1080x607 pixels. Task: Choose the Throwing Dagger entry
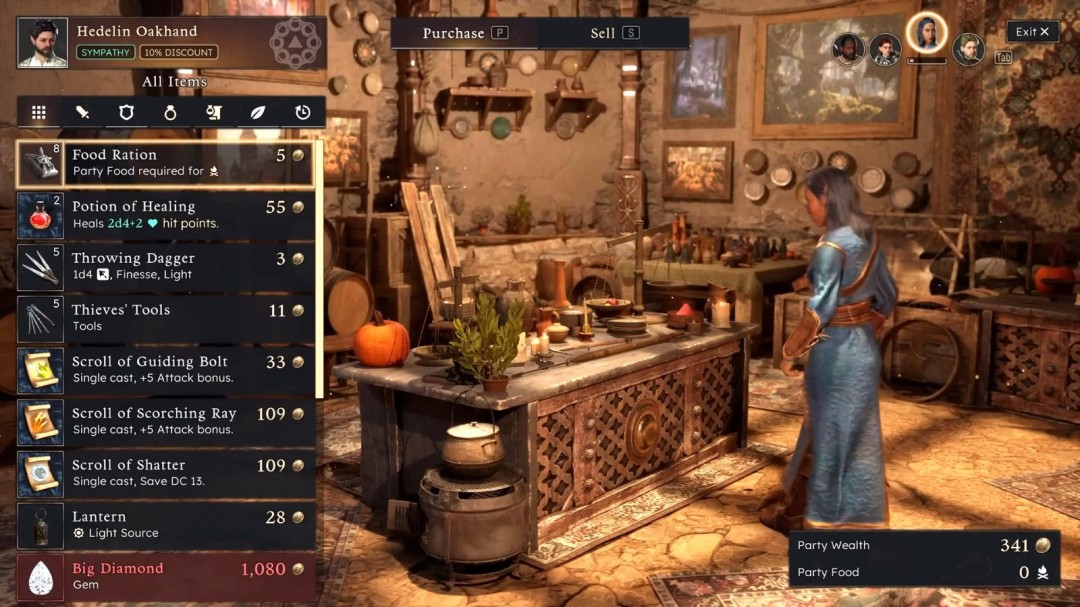(x=166, y=266)
